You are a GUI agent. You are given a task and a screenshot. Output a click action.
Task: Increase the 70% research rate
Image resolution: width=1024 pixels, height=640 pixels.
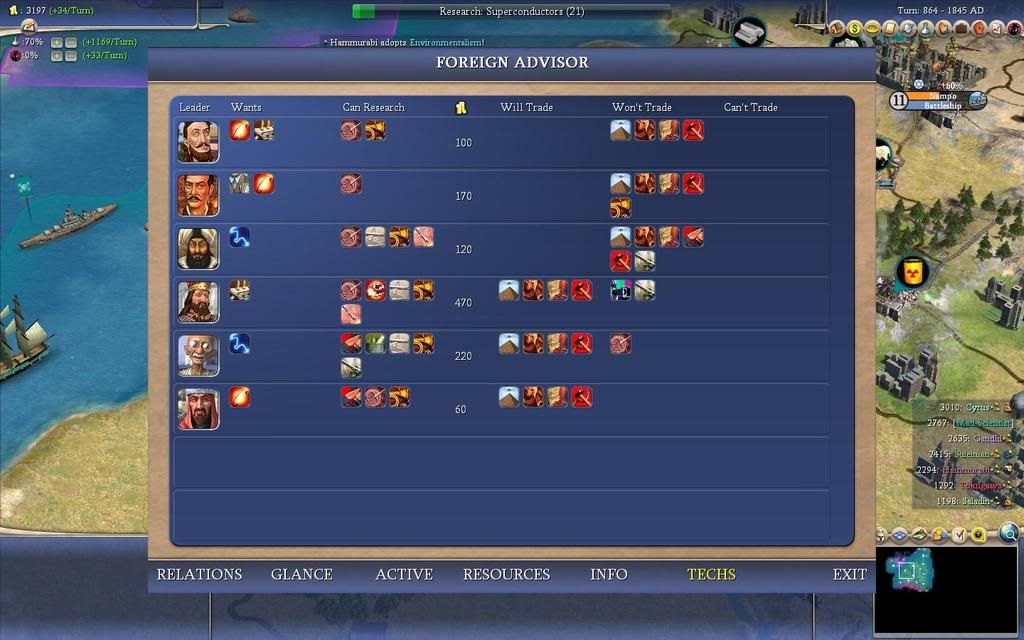(x=56, y=43)
